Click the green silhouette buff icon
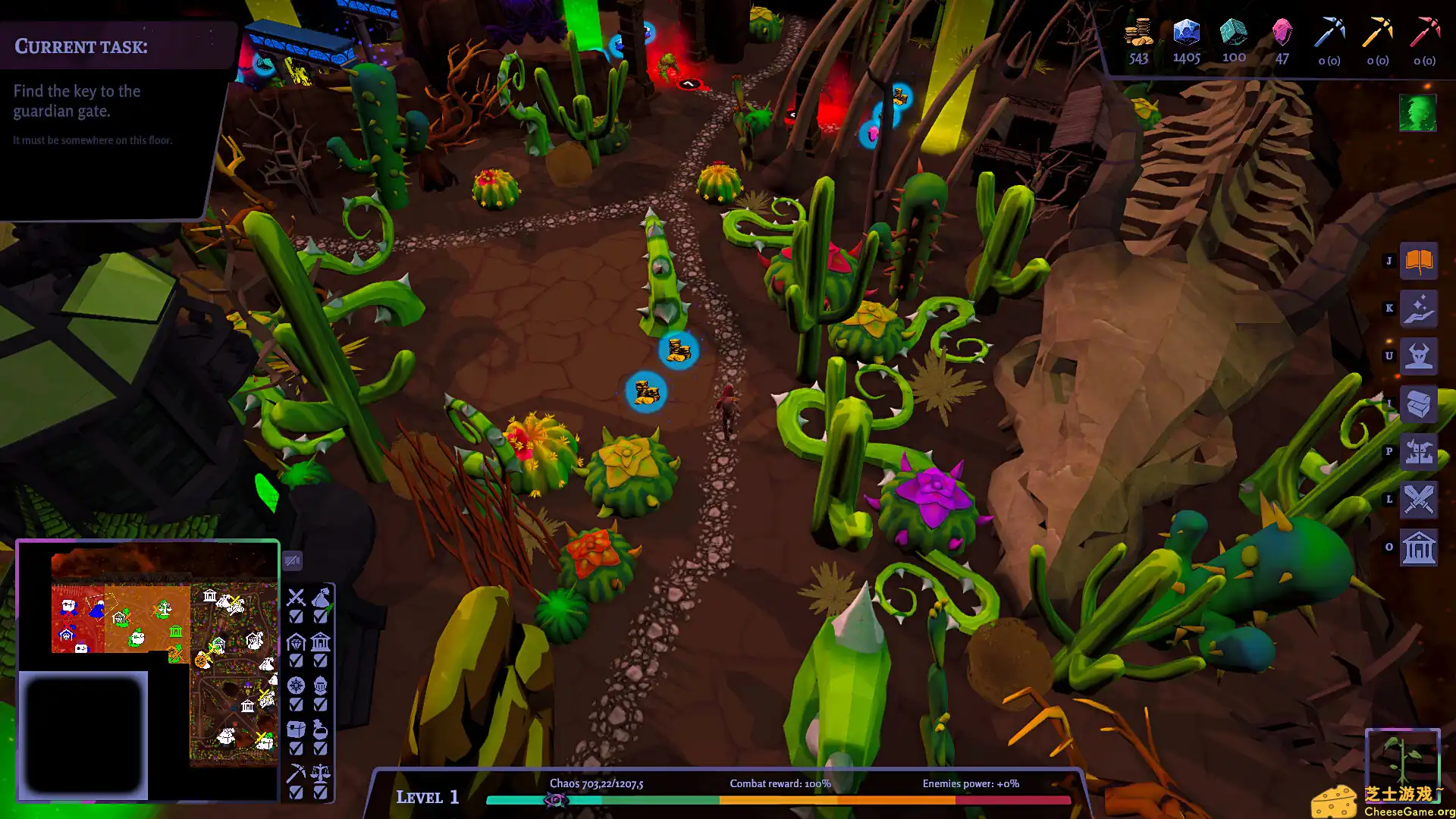The height and width of the screenshot is (819, 1456). [x=1417, y=113]
